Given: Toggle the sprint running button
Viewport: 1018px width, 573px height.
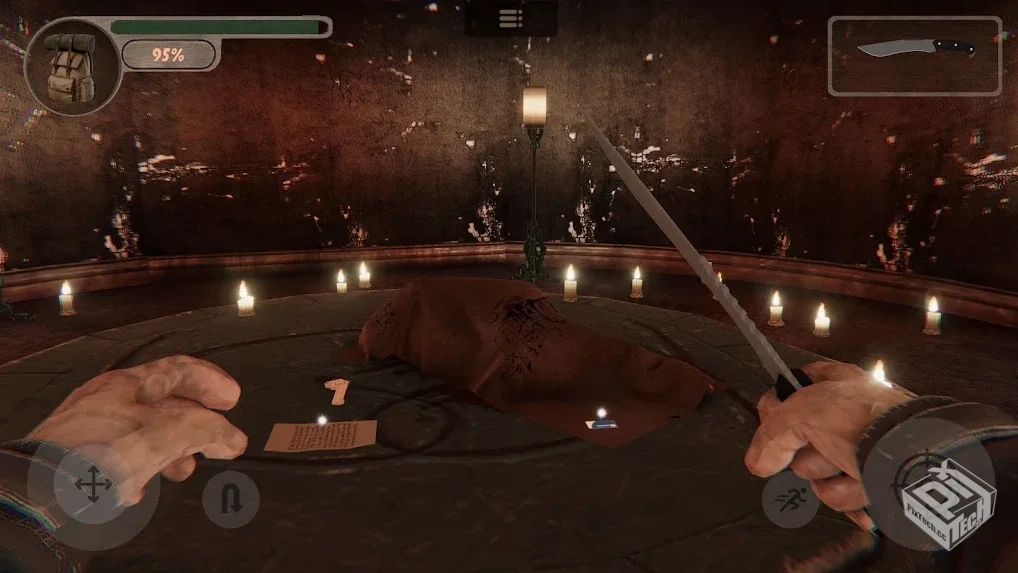Looking at the screenshot, I should (790, 498).
